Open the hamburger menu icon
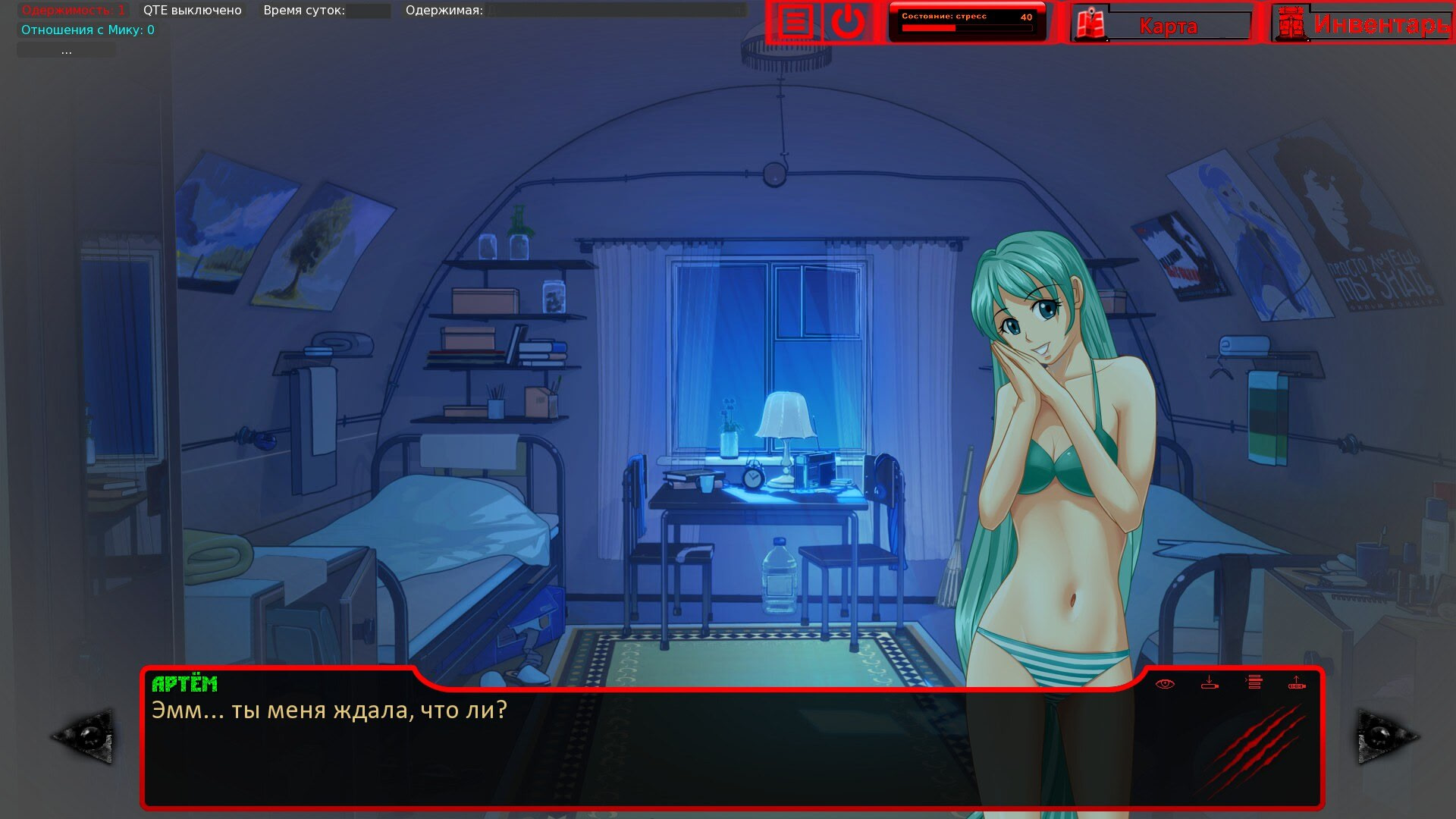The height and width of the screenshot is (819, 1456). [x=795, y=22]
